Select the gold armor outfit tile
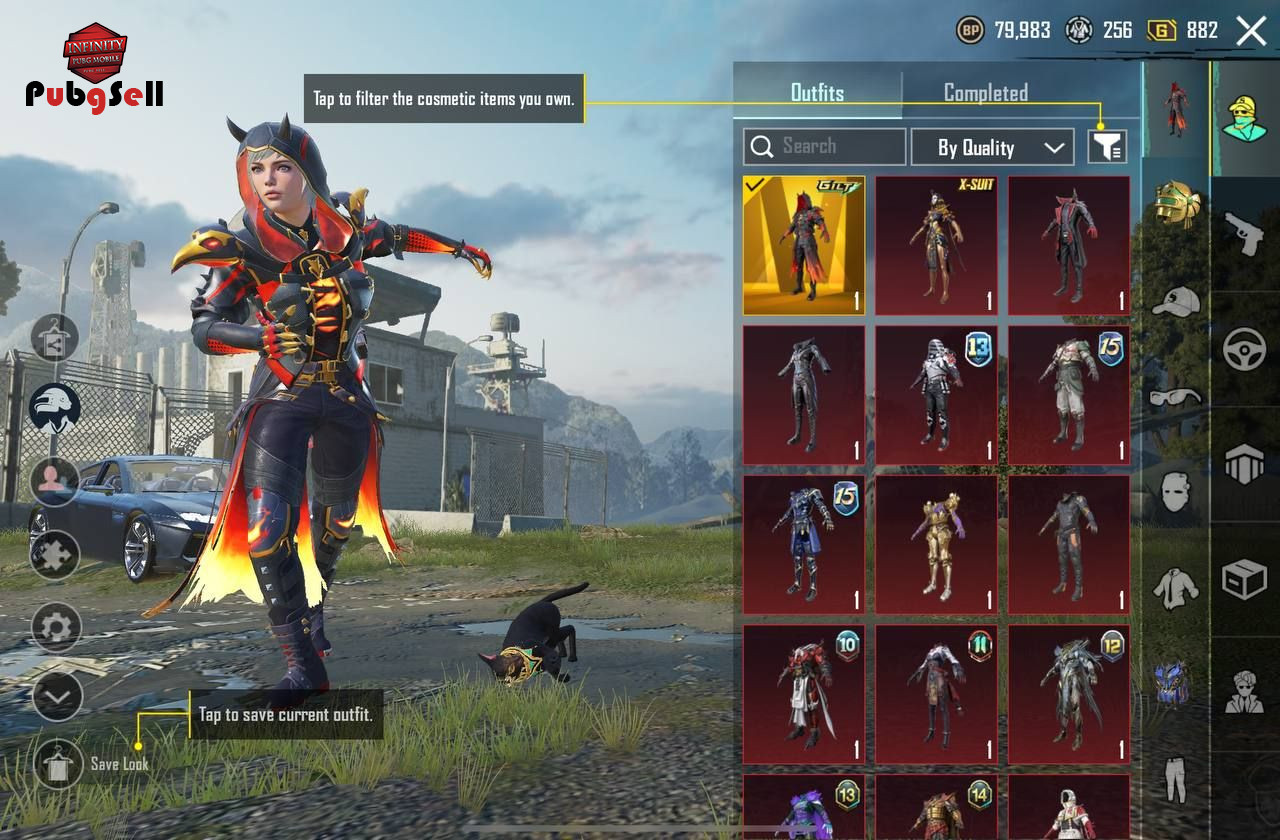1280x840 pixels. pyautogui.click(x=936, y=545)
